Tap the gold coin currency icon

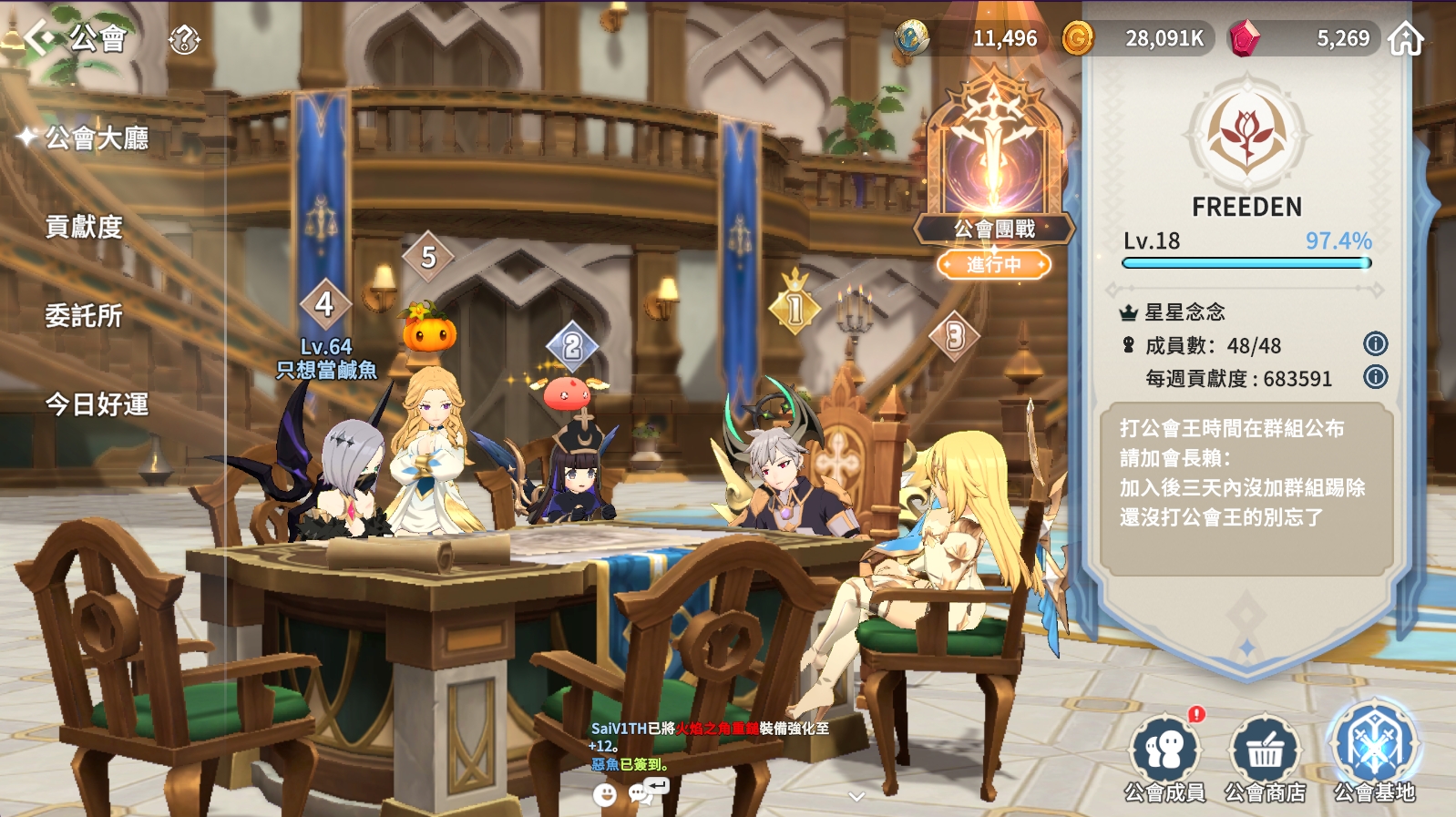(x=1078, y=38)
